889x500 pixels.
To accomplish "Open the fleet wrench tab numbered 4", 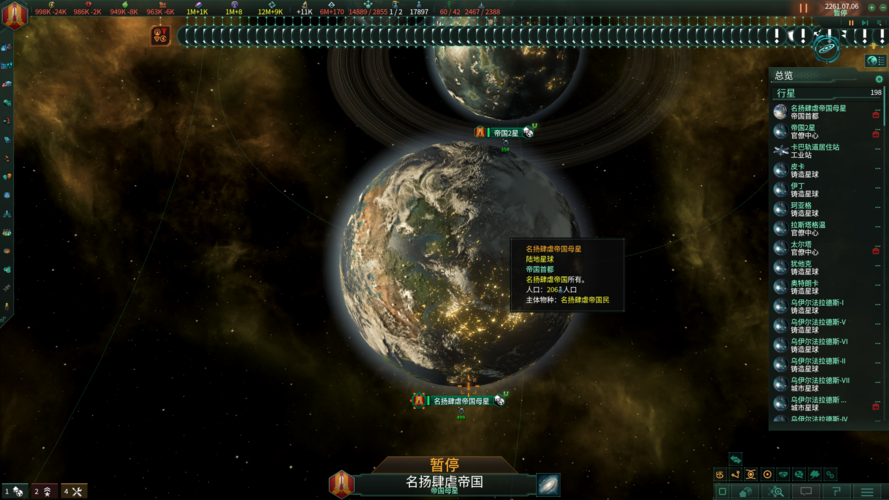I will [74, 491].
